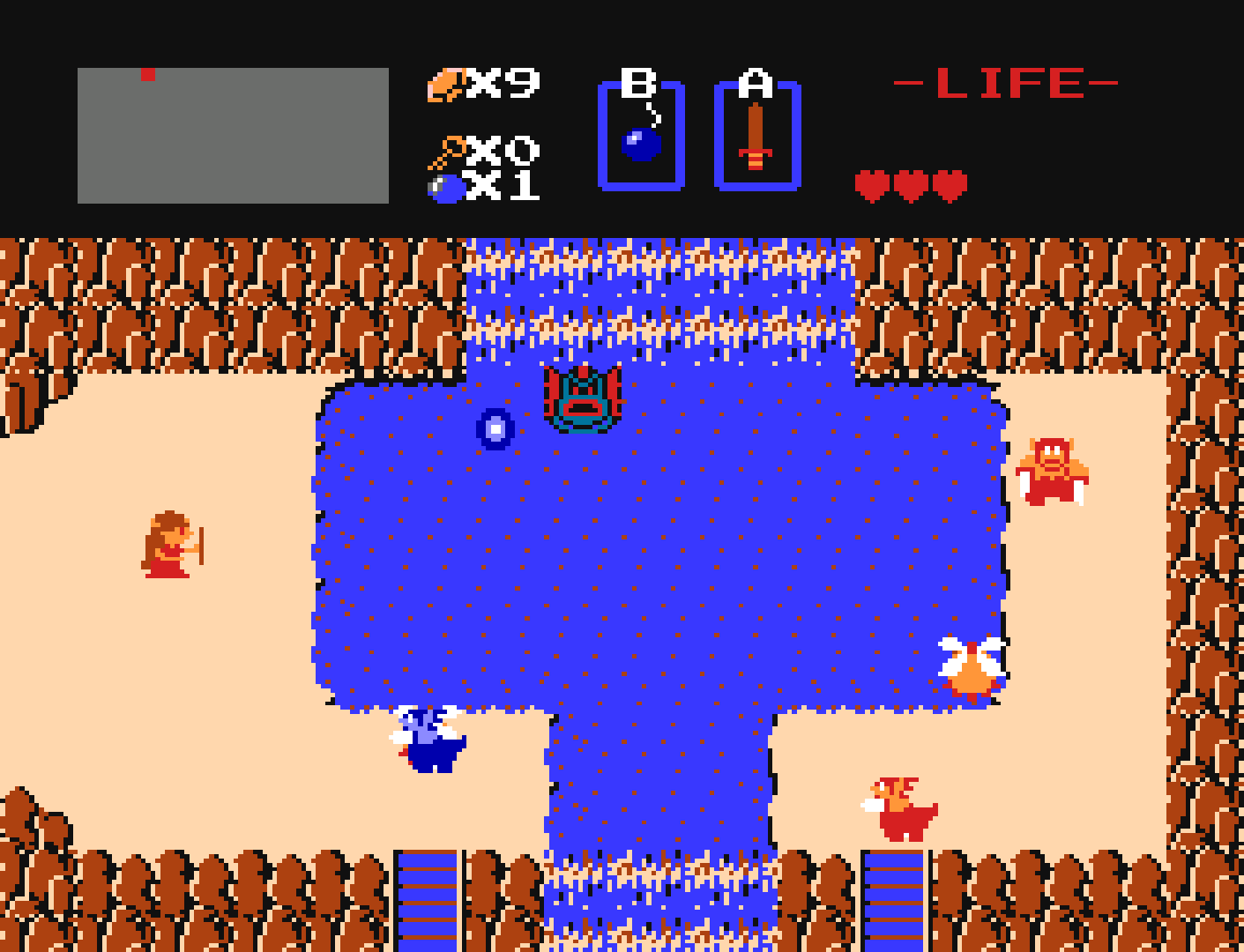Click the Zora emerging from the water
This screenshot has width=1244, height=952.
click(582, 397)
